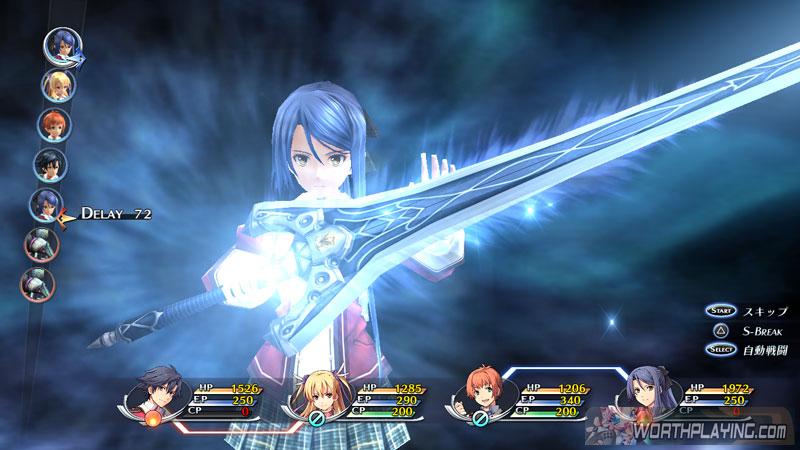Click the blonde girl's turn order icon

(56, 84)
